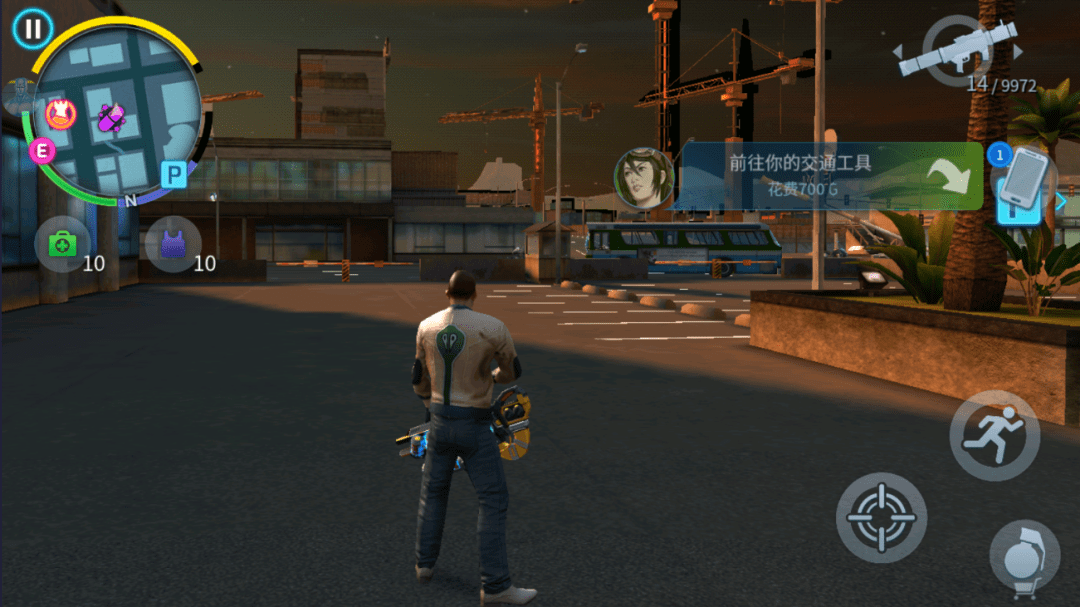
Task: Switch to the previous weapon with left arrow
Action: (x=897, y=52)
